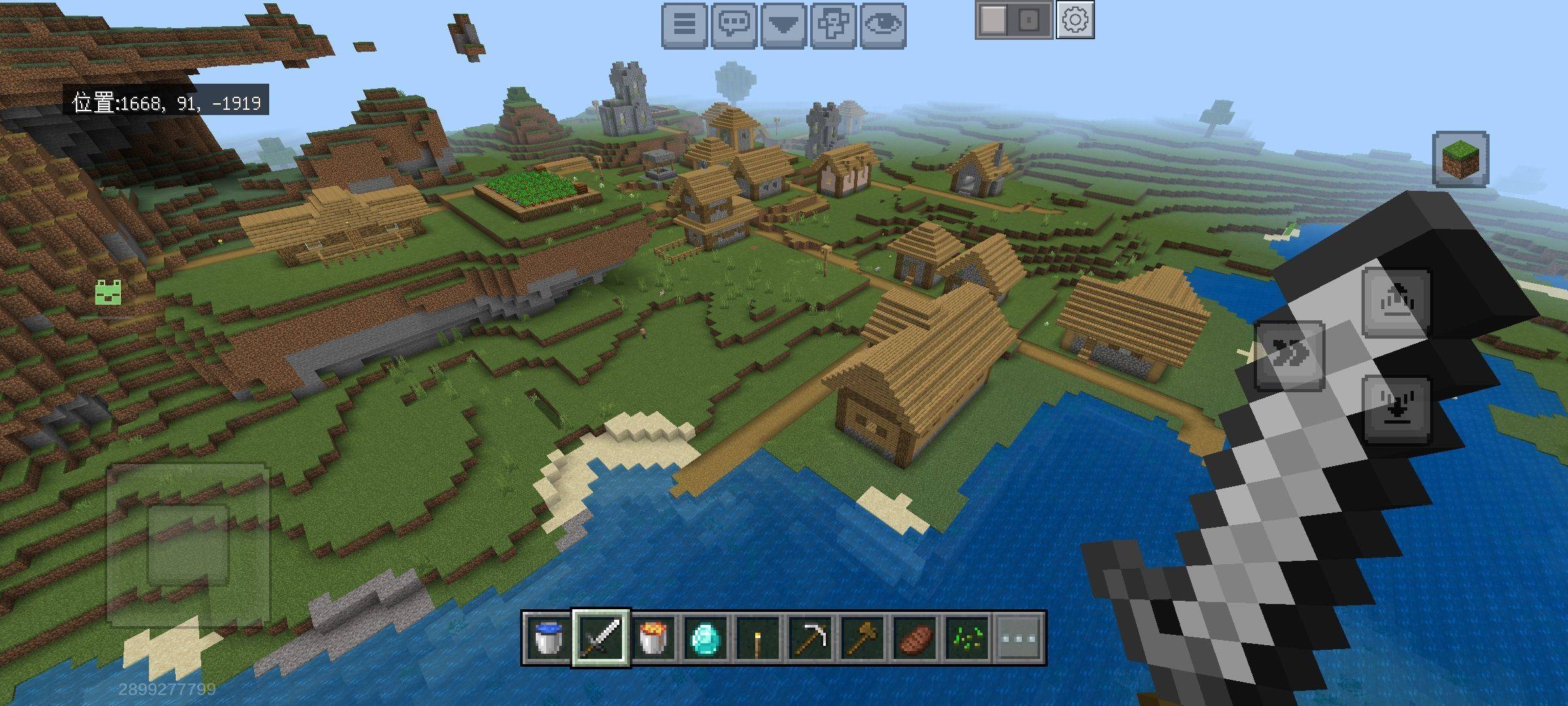
Task: Open inventory with the three-dots button
Action: click(x=1019, y=637)
